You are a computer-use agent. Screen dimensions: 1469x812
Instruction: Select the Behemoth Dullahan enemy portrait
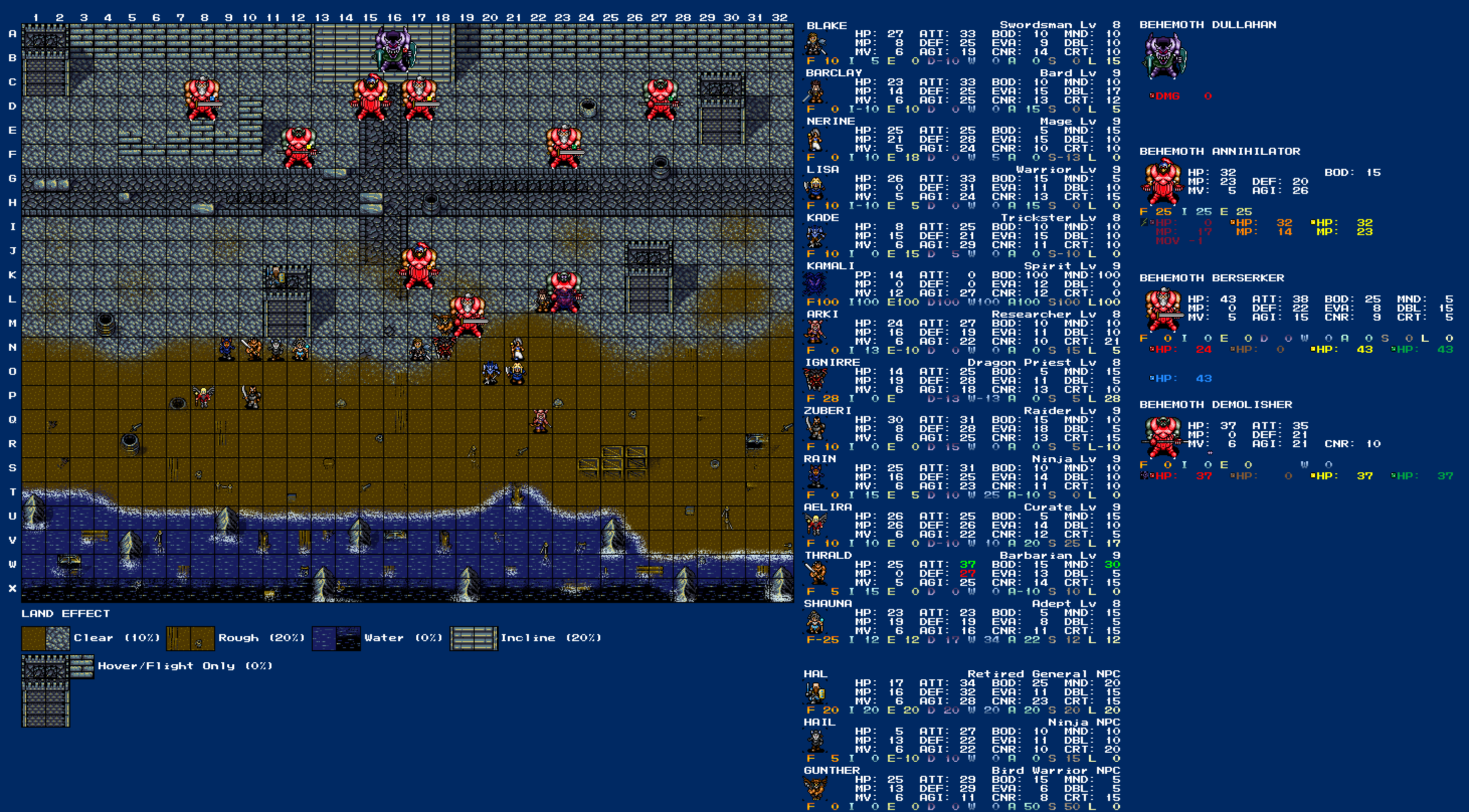tap(1164, 56)
